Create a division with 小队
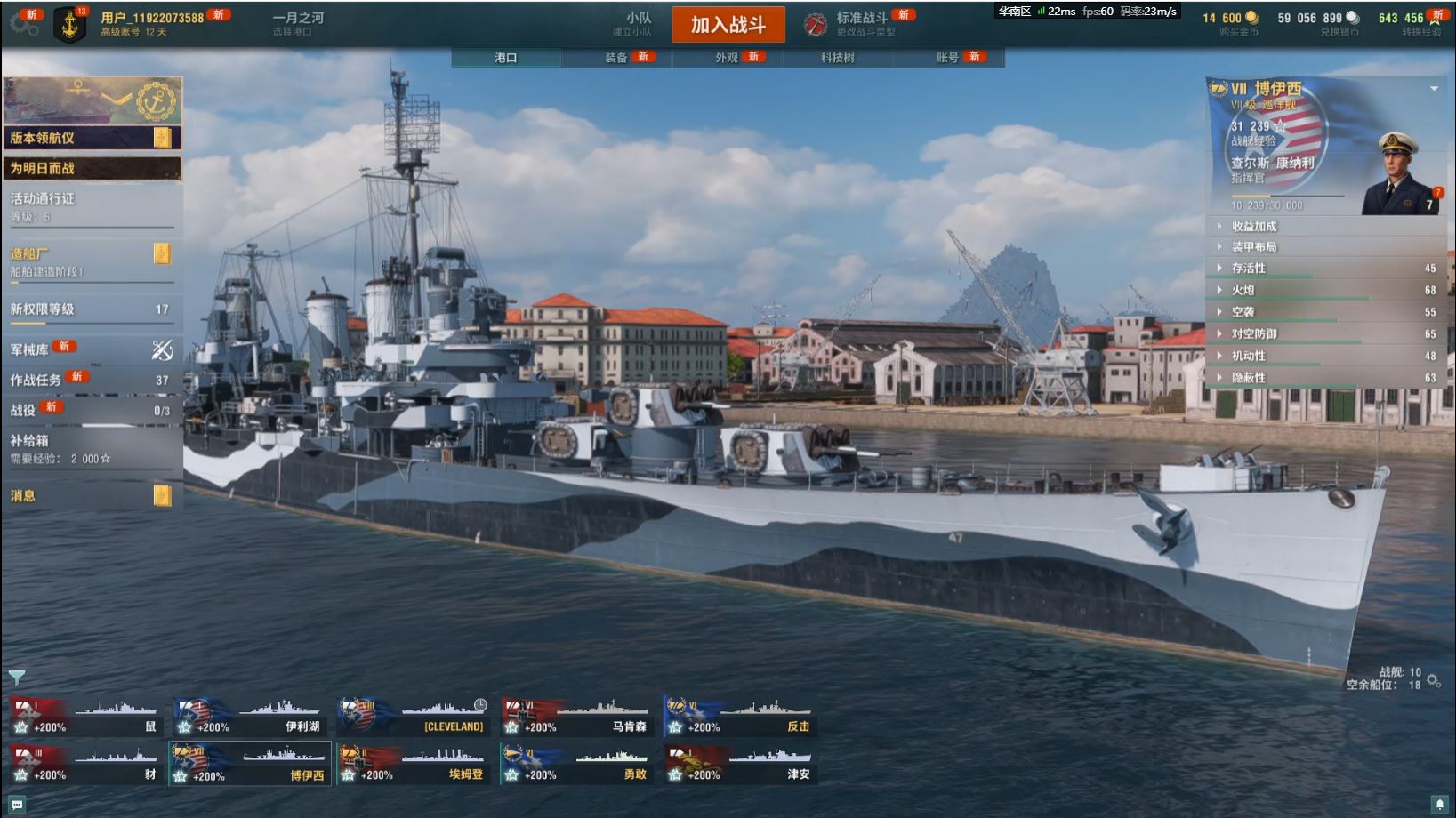1456x818 pixels. click(x=638, y=24)
